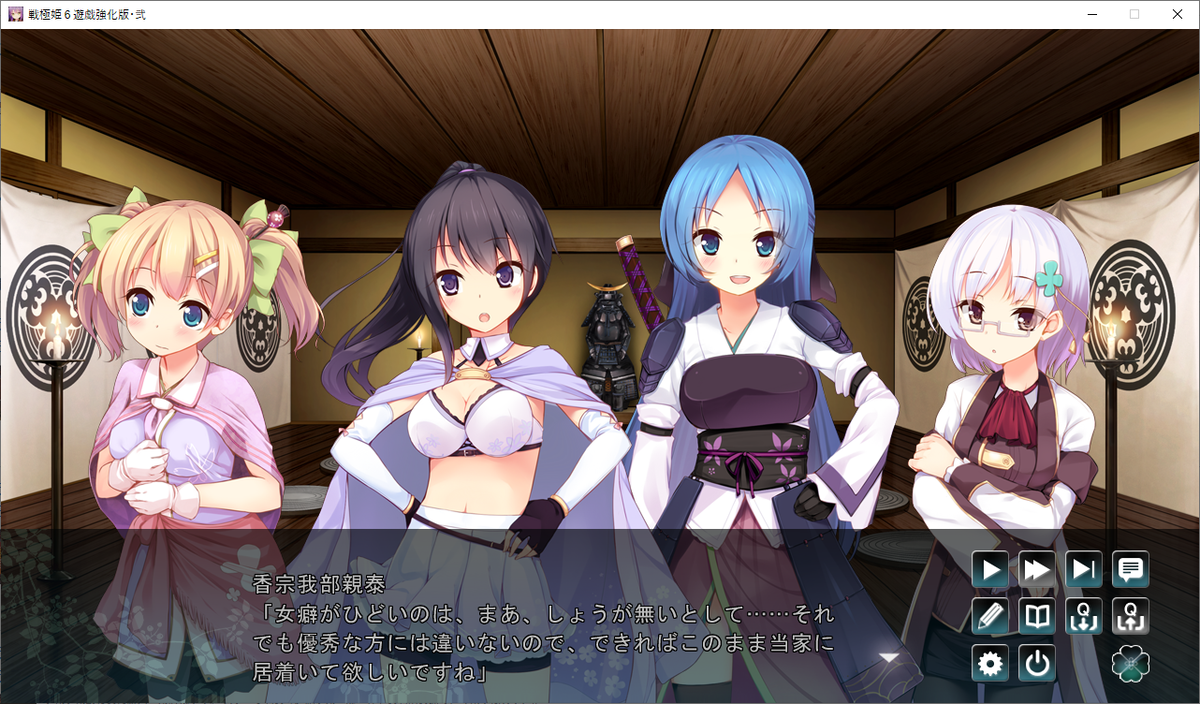1200x704 pixels.
Task: Close the game window
Action: coord(1176,14)
